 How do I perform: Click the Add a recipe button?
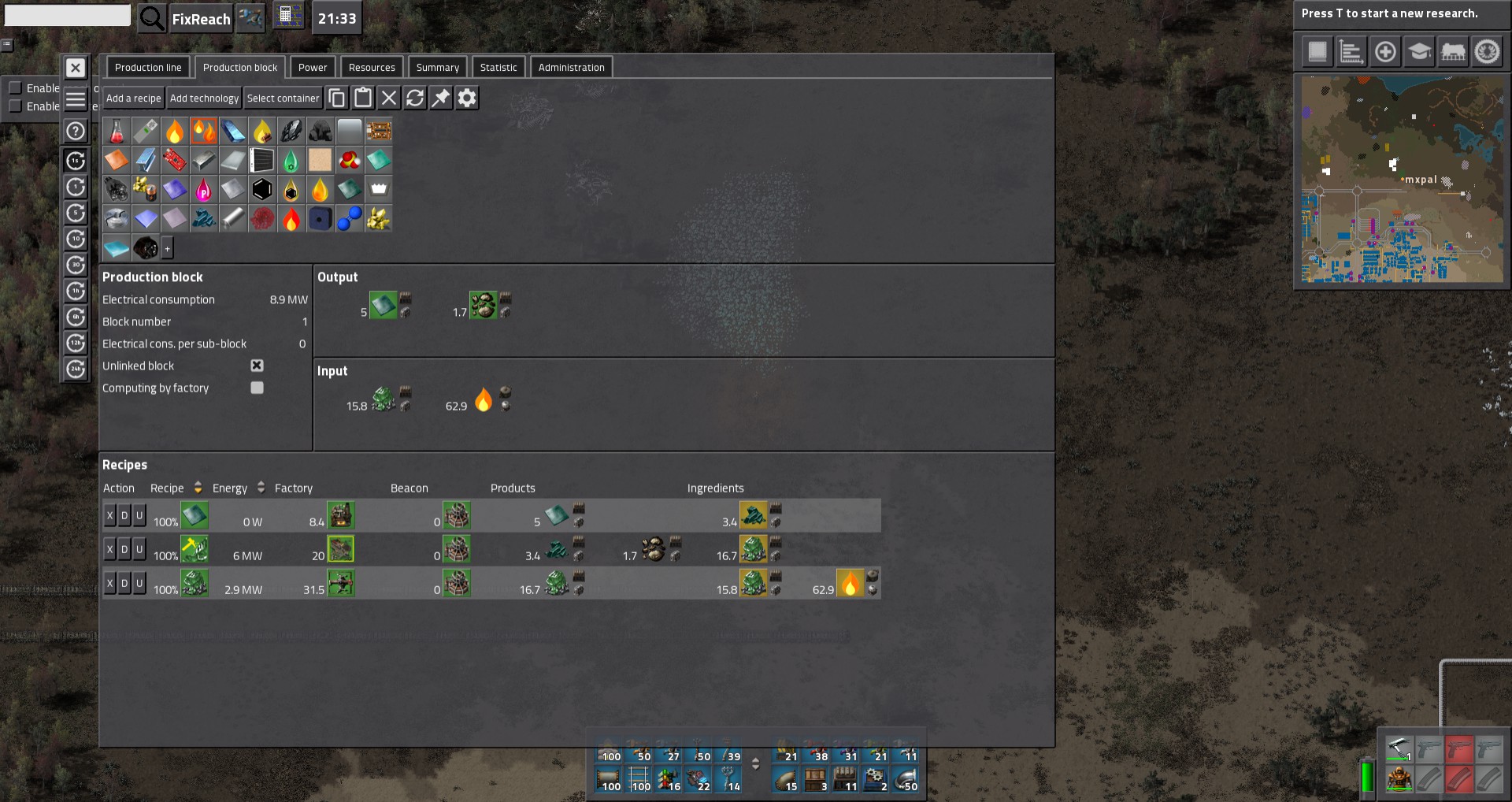(x=133, y=98)
